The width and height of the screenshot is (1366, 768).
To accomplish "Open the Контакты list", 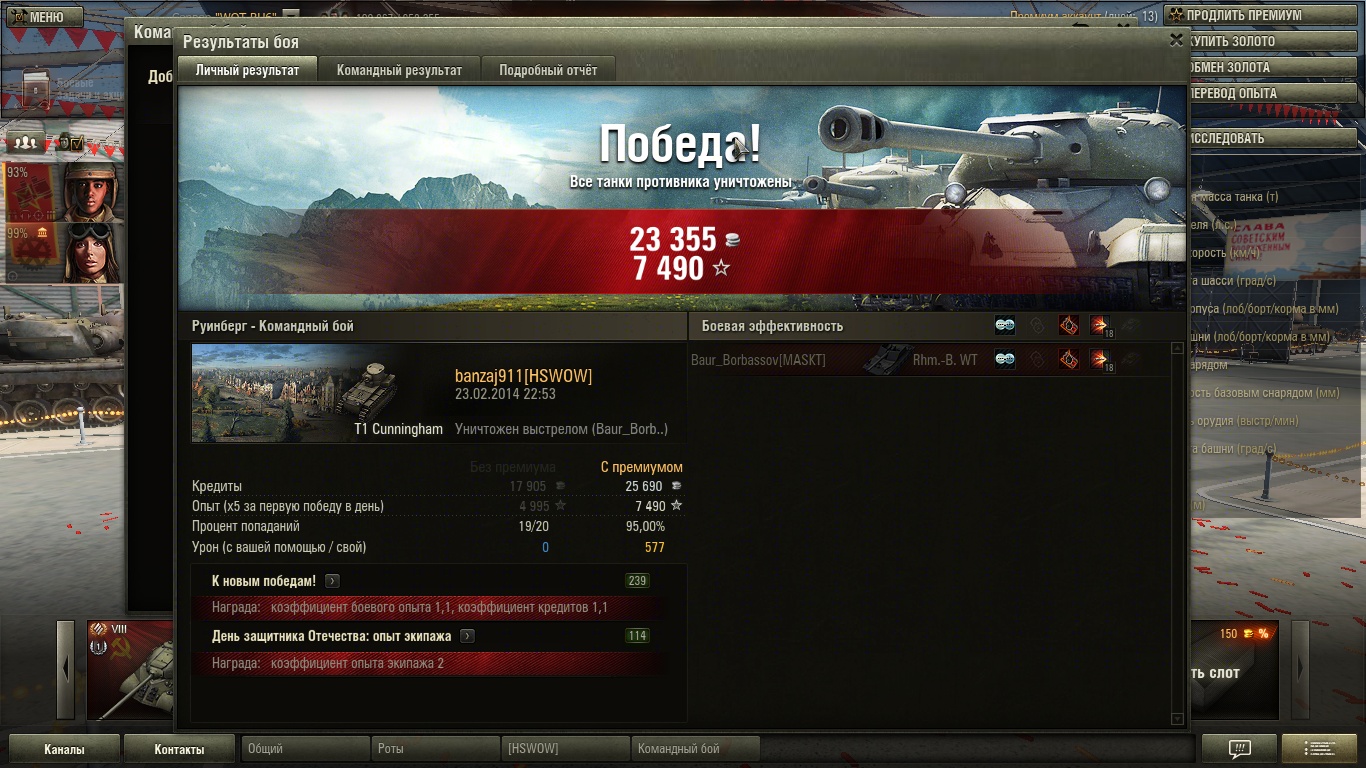I will (179, 749).
